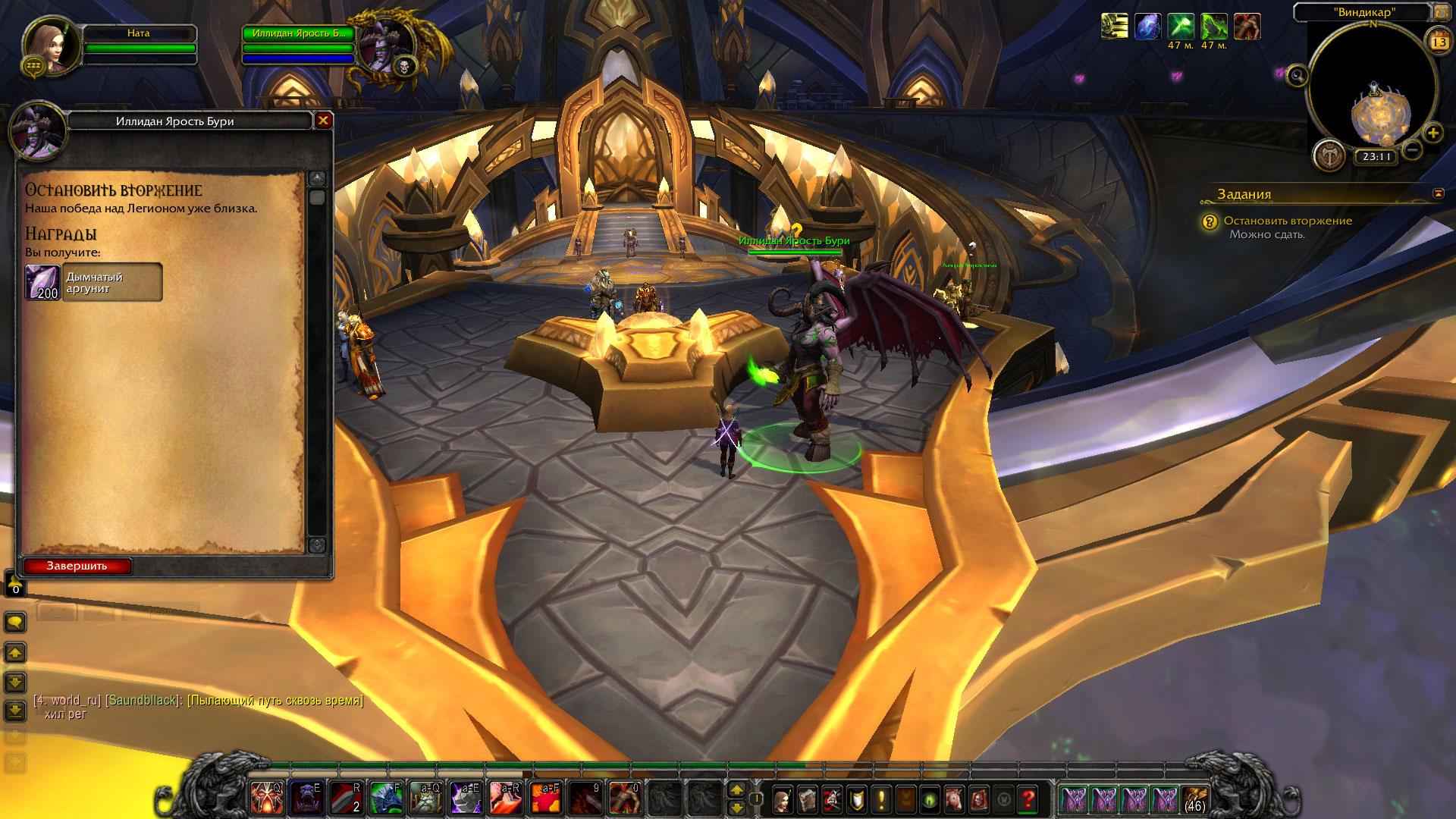The width and height of the screenshot is (1456, 819).
Task: Open the chat speech bubble button
Action: pos(15,623)
